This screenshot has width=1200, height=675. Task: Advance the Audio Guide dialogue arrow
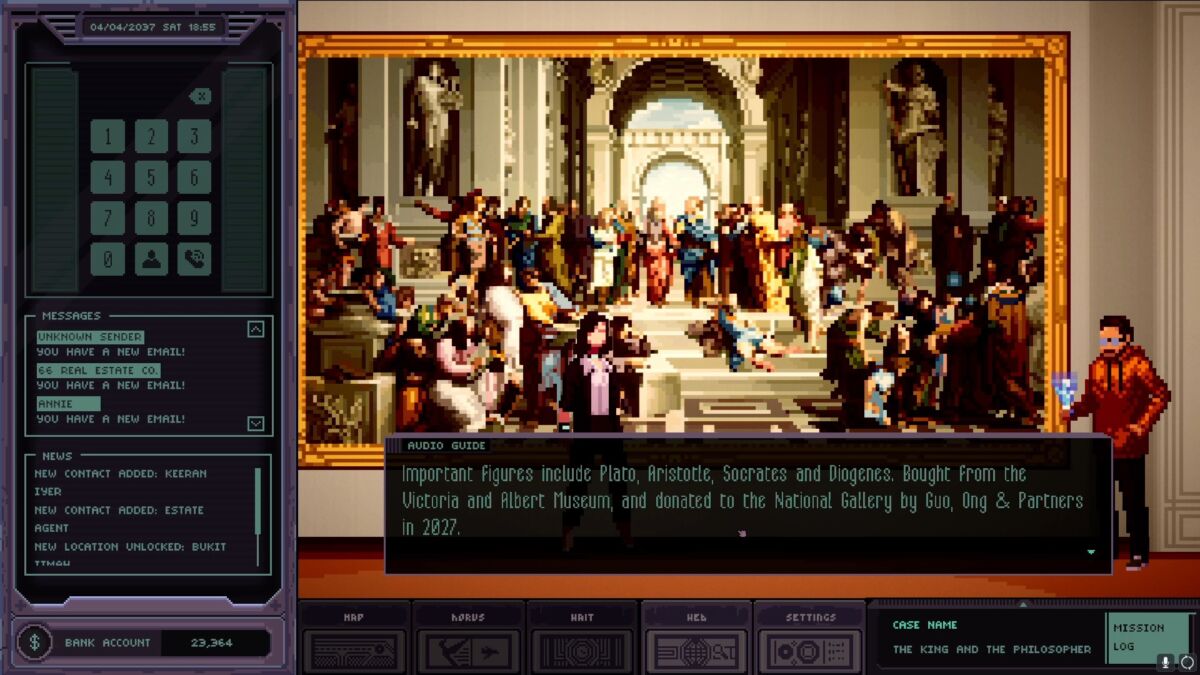[x=1091, y=552]
